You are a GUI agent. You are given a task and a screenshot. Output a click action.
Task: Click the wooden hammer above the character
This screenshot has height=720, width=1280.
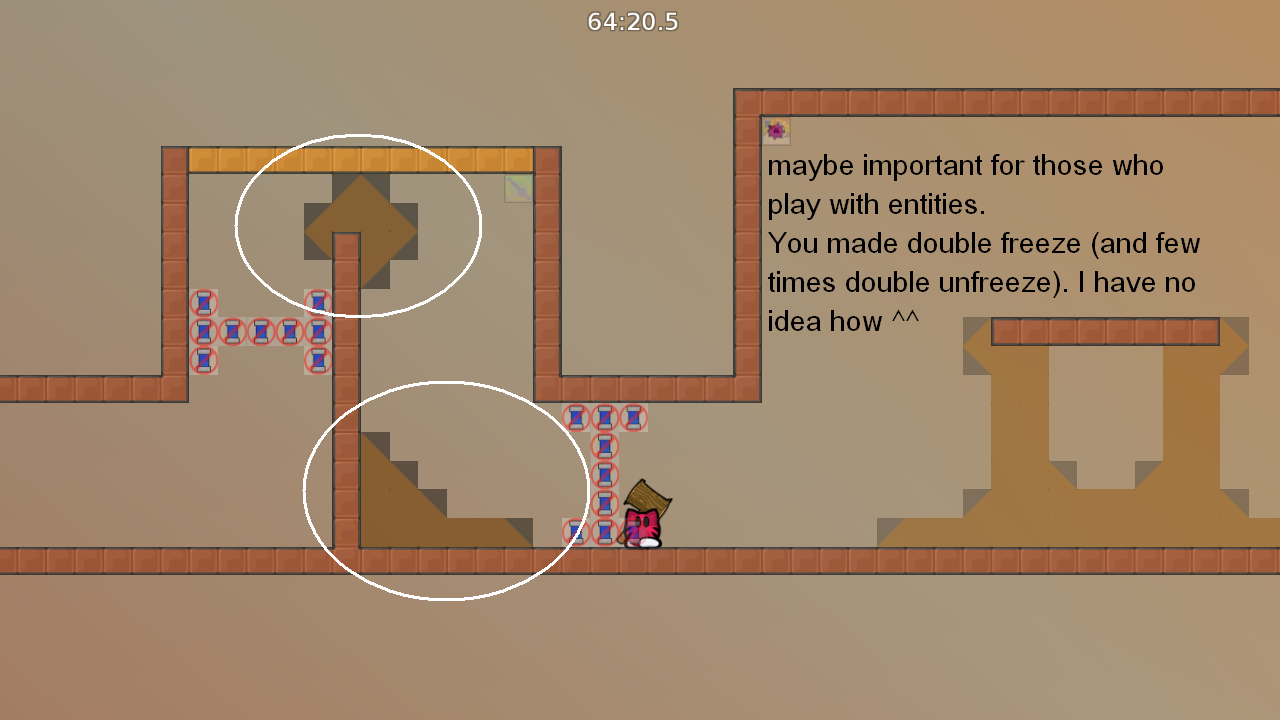[x=648, y=498]
